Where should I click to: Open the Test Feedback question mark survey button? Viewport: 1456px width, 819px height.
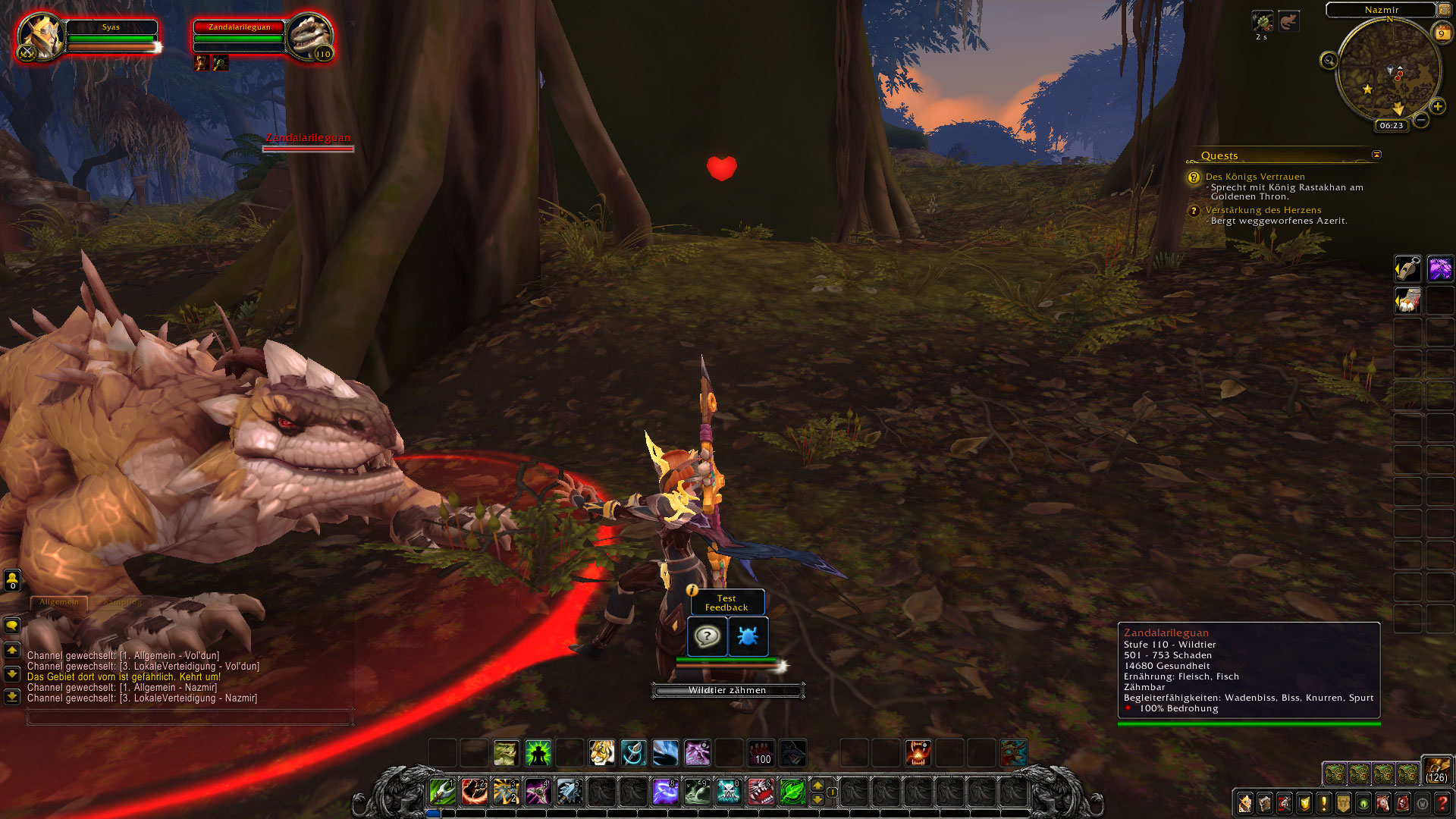pyautogui.click(x=707, y=636)
